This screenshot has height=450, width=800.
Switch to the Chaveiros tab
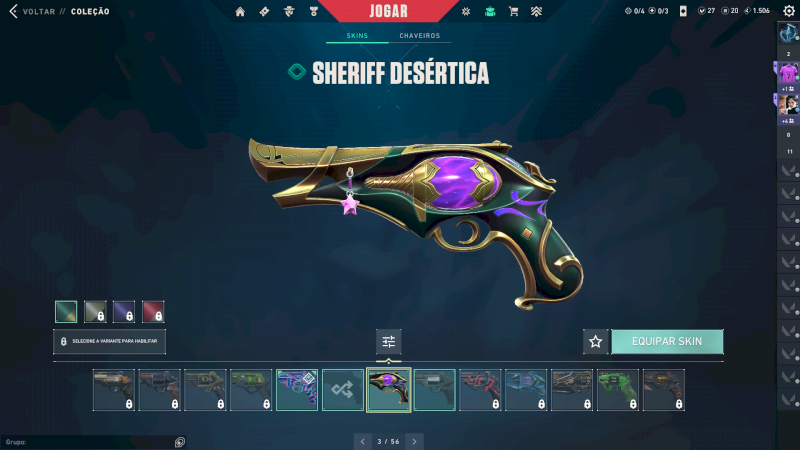coord(419,36)
